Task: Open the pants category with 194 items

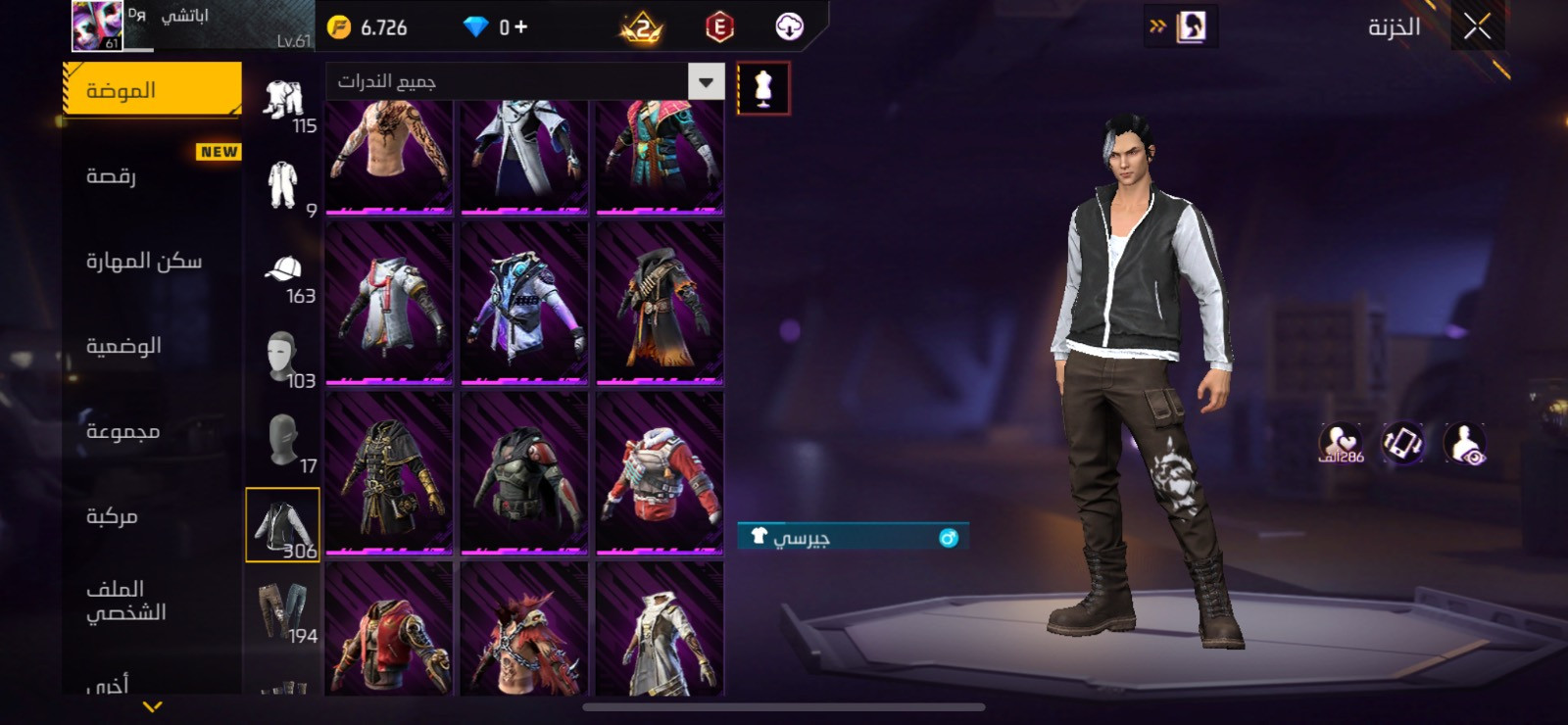Action: pyautogui.click(x=285, y=613)
